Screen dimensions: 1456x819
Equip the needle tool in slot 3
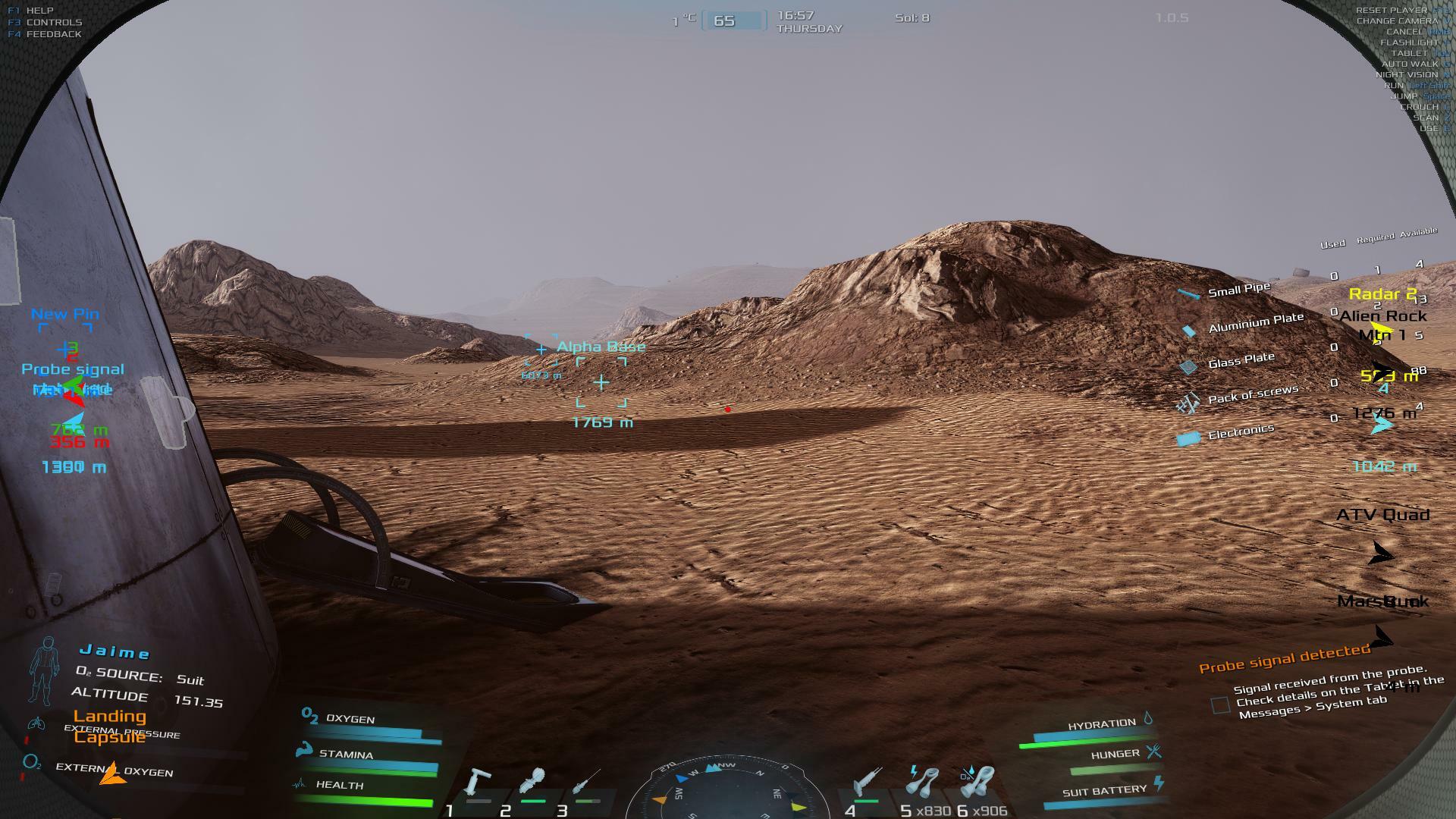[x=585, y=783]
